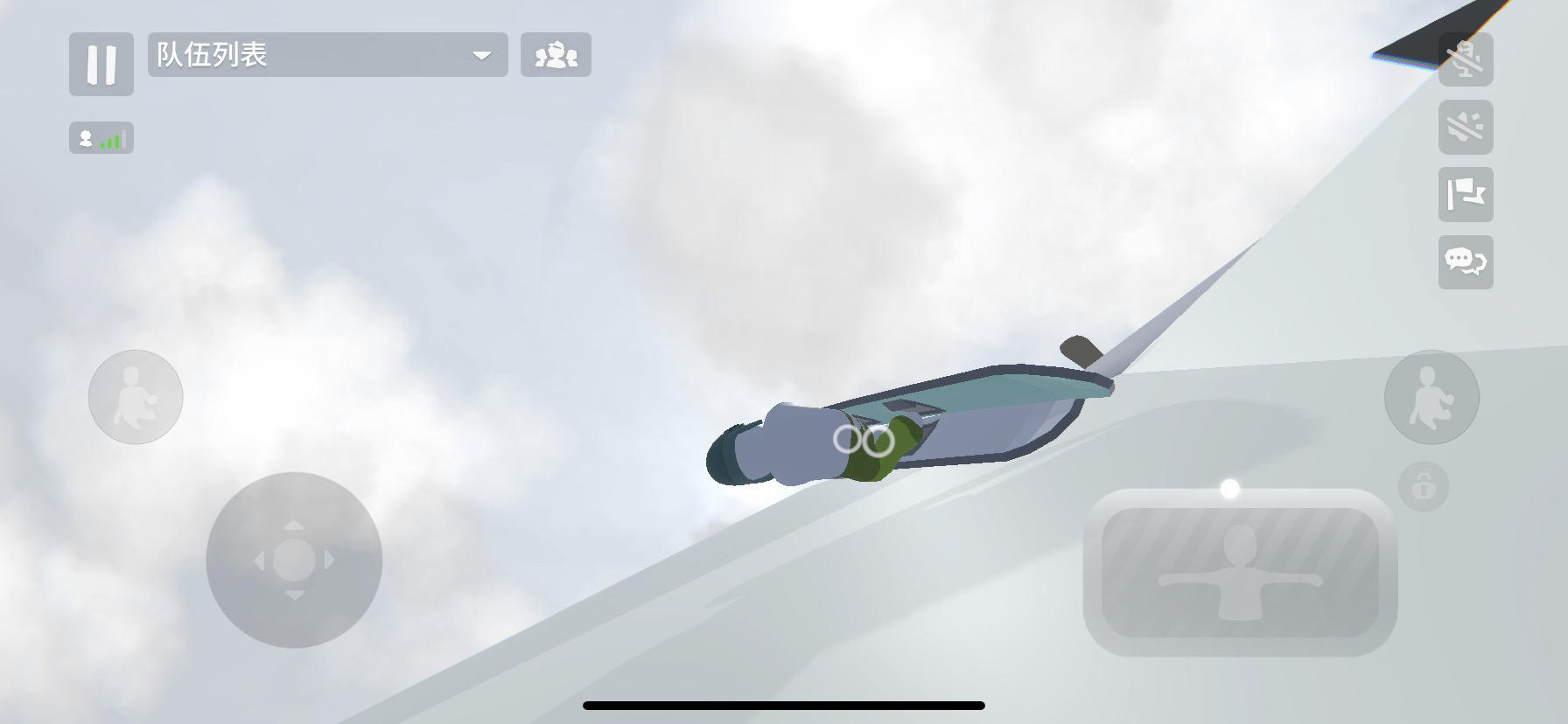The image size is (1568, 724).
Task: Toggle the mute sound effects button
Action: [x=1466, y=126]
